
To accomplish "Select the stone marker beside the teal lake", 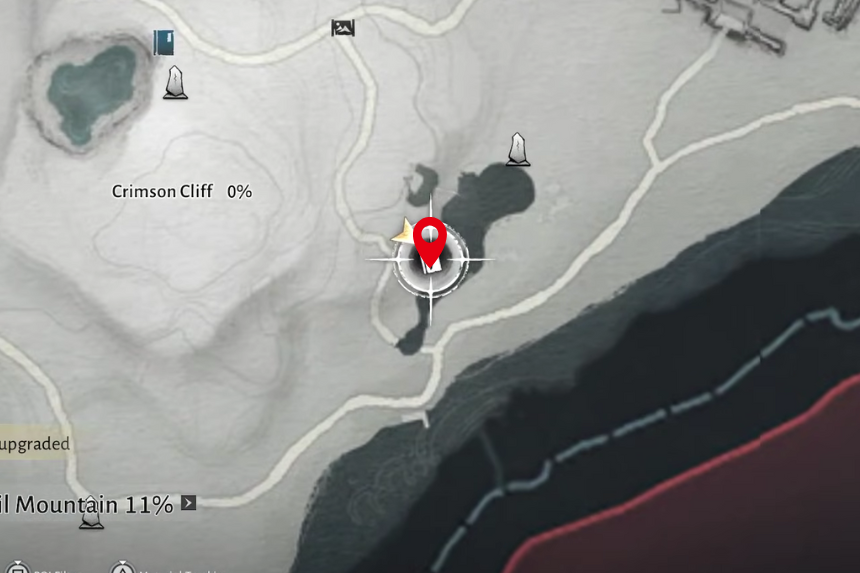I will pyautogui.click(x=176, y=83).
